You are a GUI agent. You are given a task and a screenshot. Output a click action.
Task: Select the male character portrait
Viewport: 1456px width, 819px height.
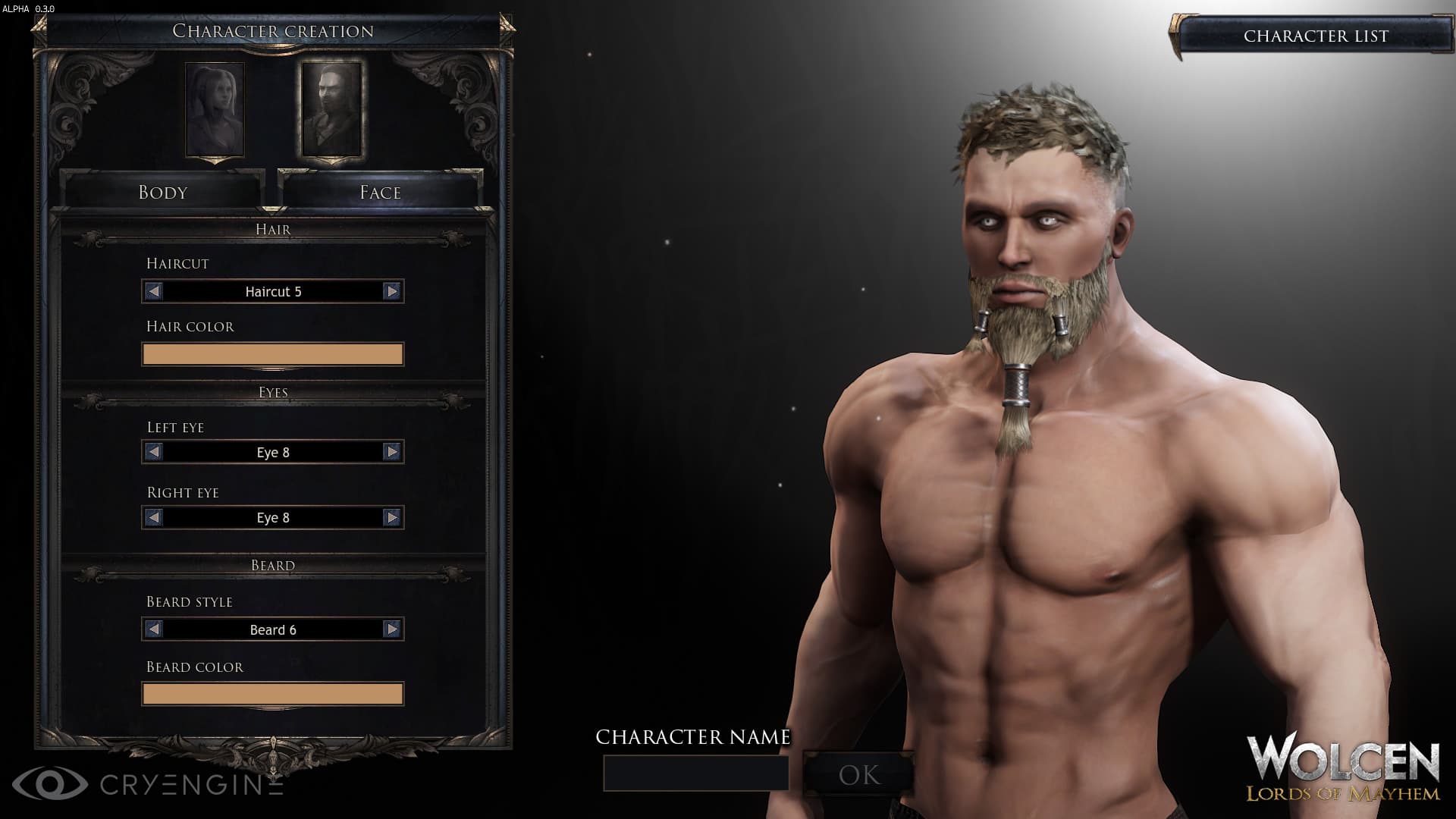point(332,110)
